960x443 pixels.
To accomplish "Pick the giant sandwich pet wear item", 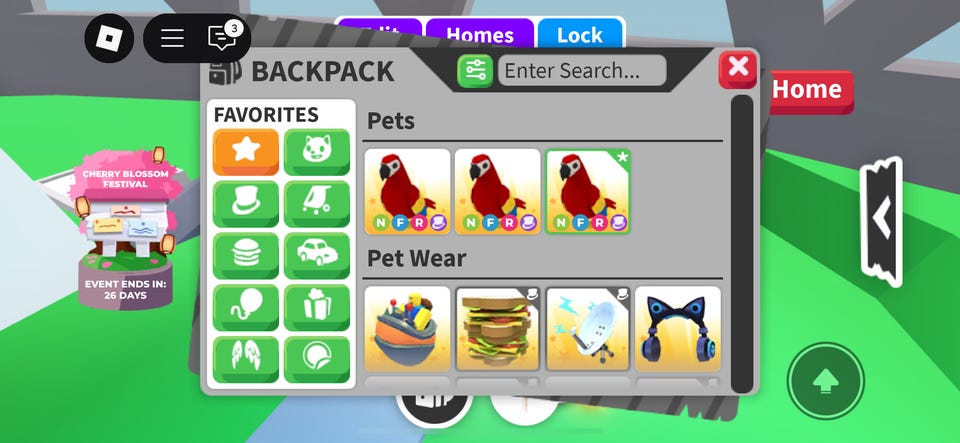I will pos(498,329).
